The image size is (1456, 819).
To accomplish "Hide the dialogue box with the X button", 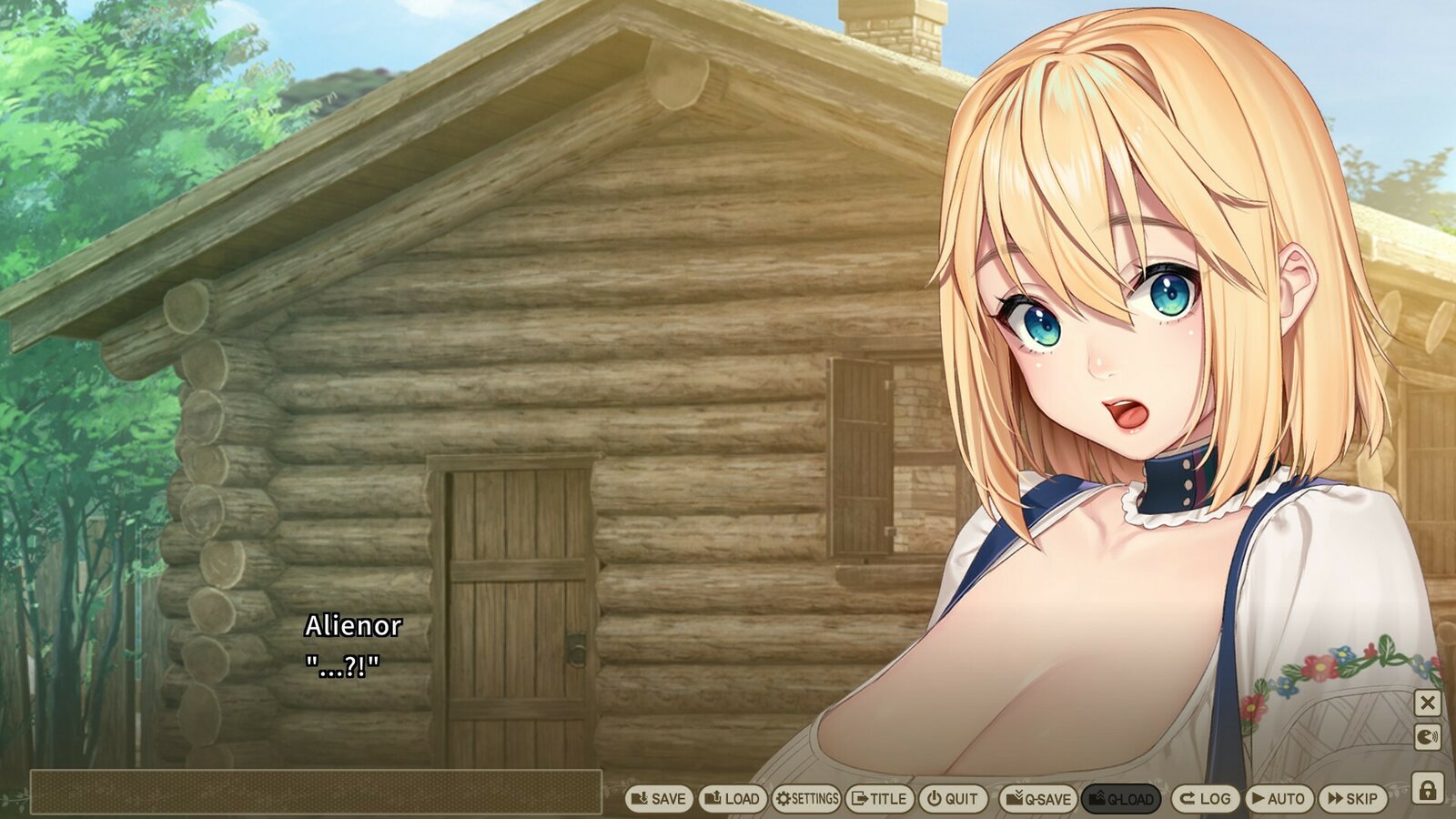I will [1429, 701].
